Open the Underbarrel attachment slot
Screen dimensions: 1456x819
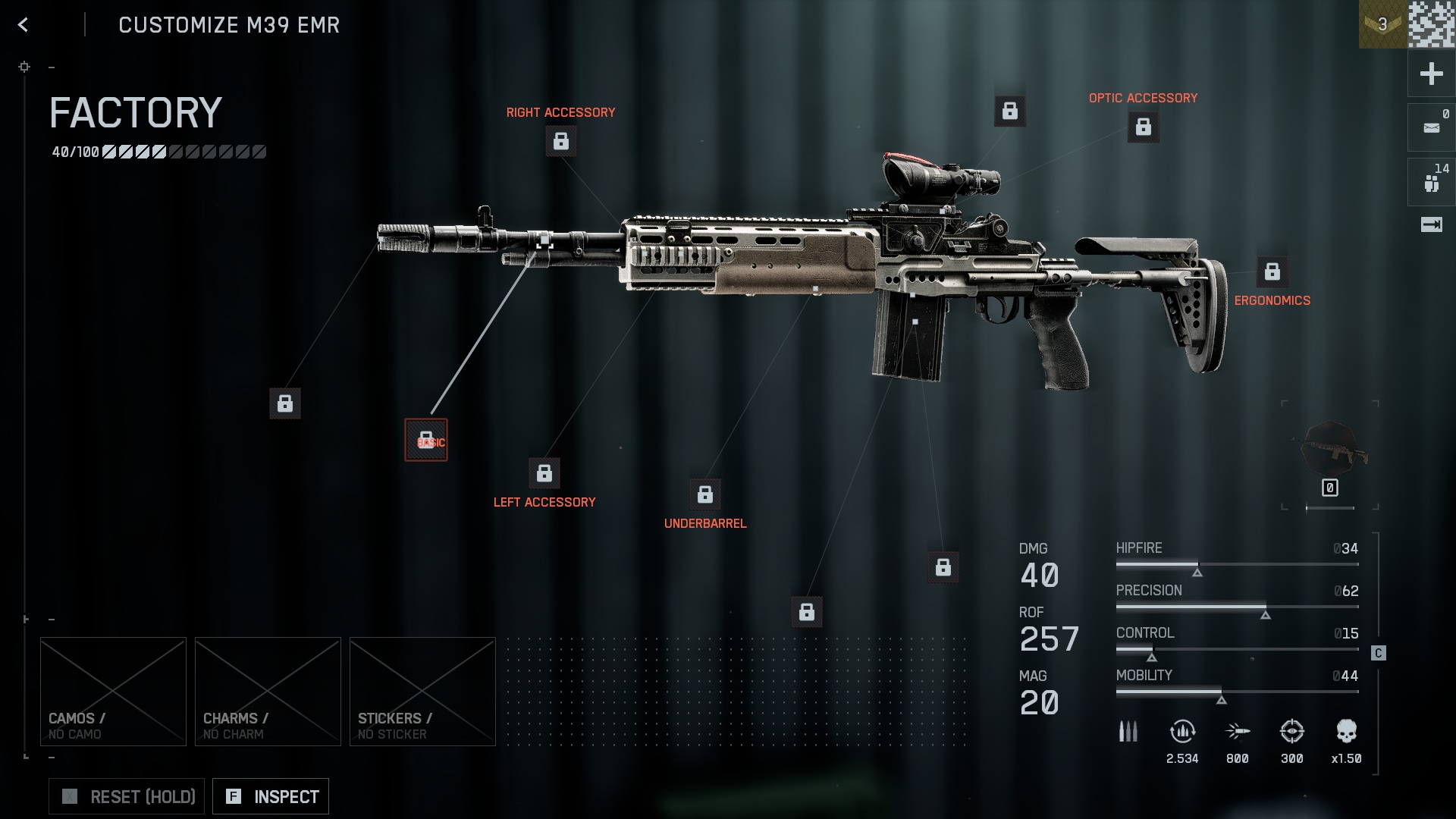point(704,494)
